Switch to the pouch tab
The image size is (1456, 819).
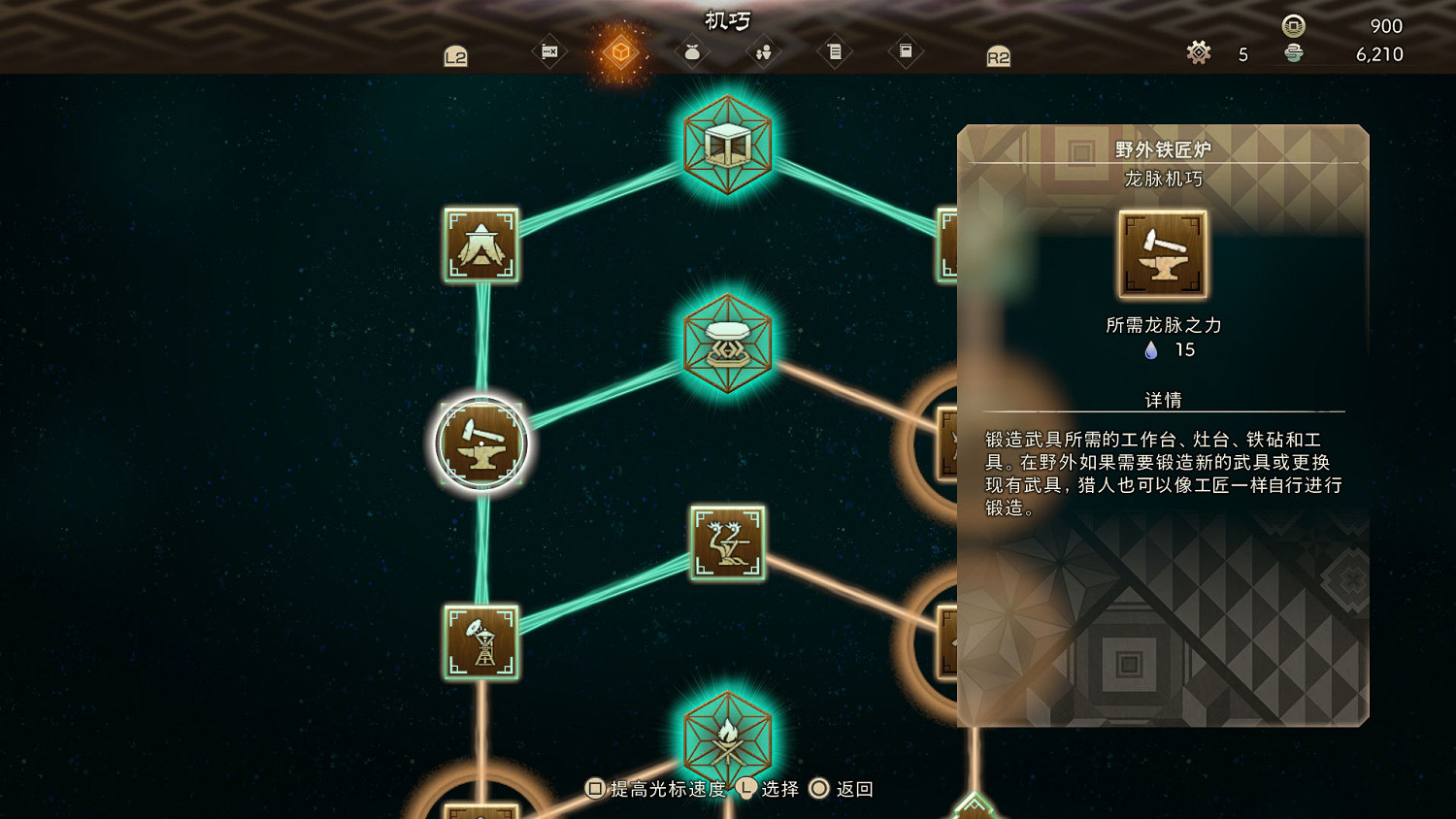(691, 51)
